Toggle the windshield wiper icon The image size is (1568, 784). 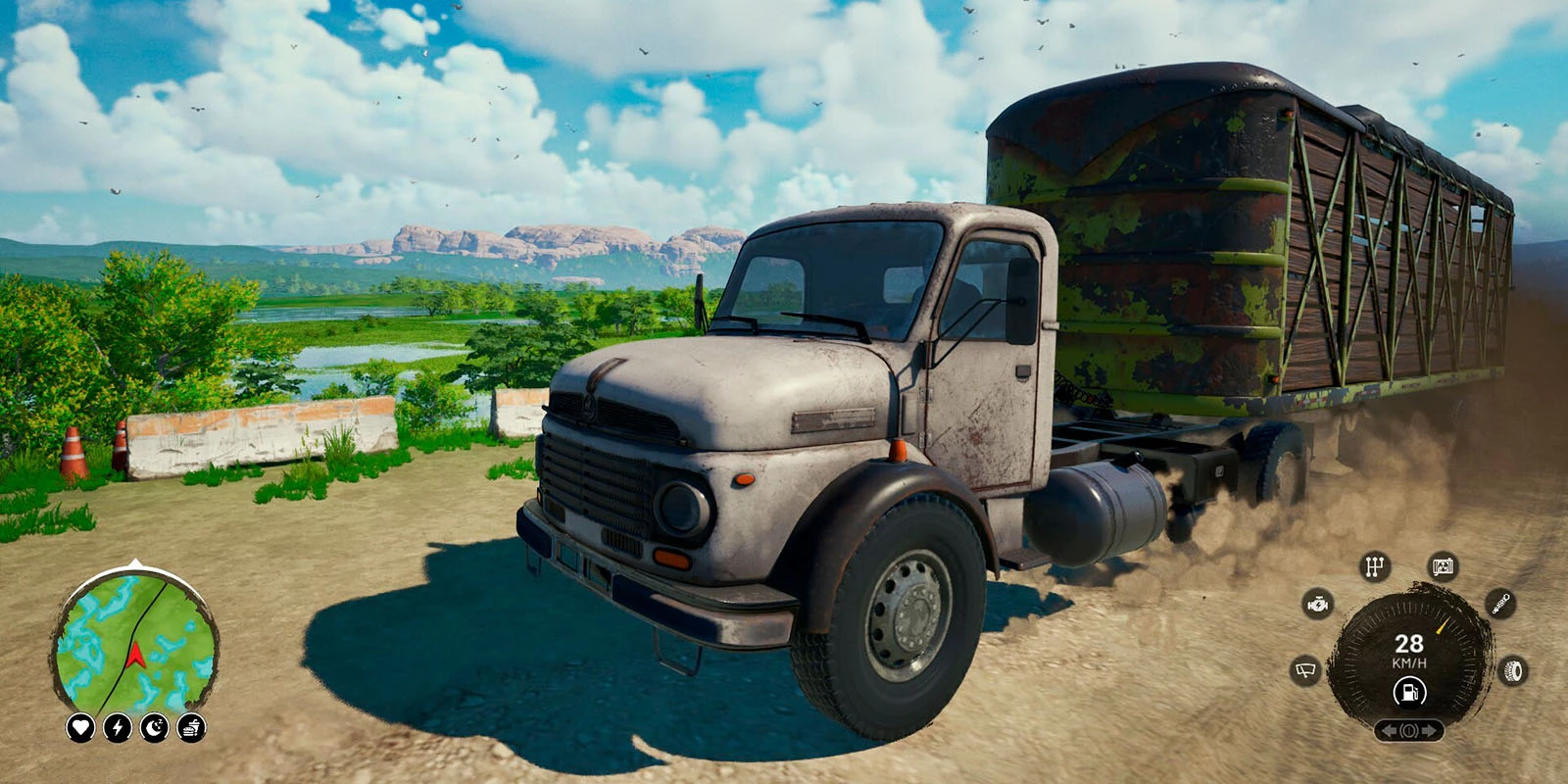pyautogui.click(x=1305, y=671)
